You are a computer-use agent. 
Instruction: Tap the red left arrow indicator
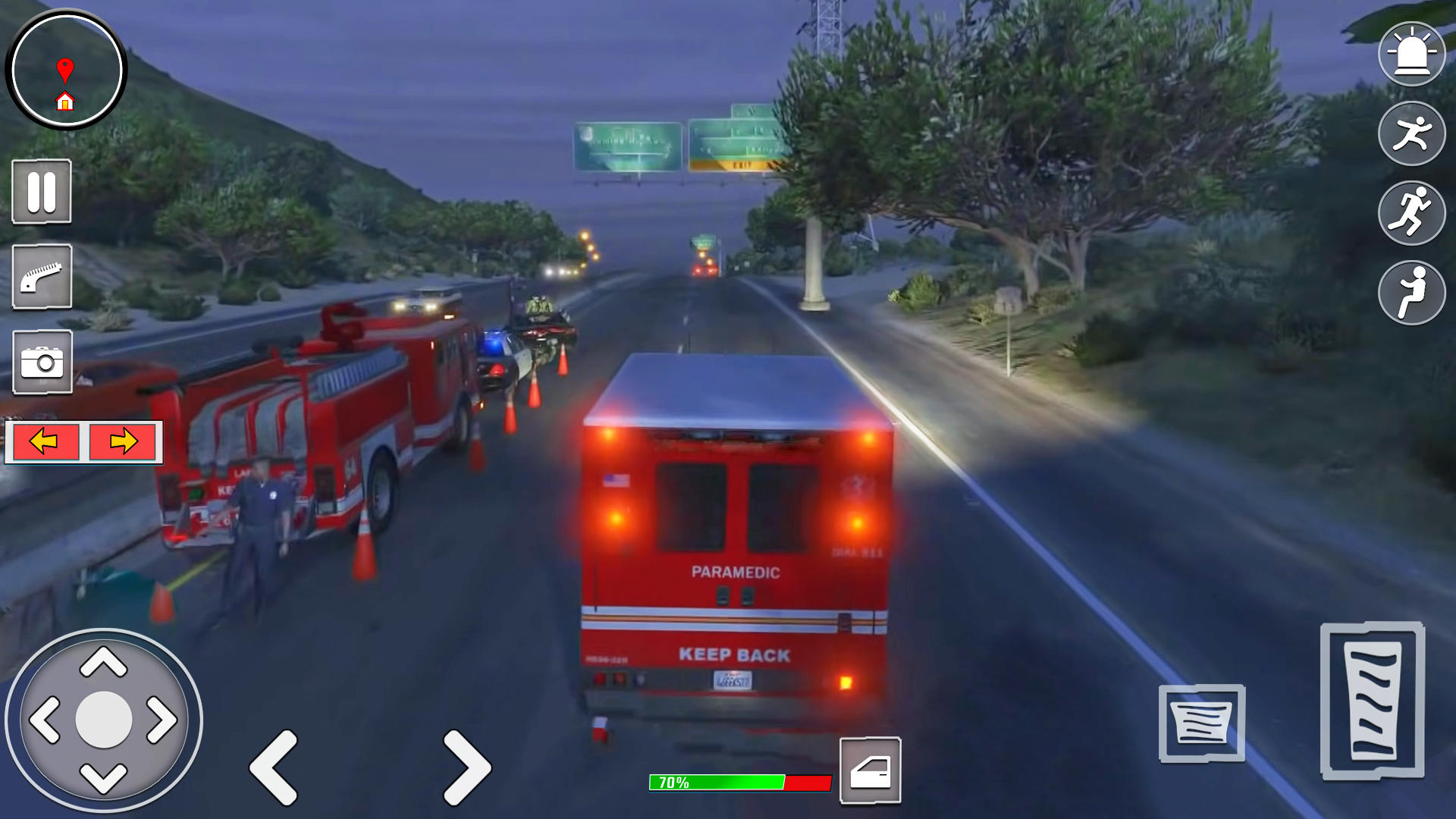coord(44,441)
